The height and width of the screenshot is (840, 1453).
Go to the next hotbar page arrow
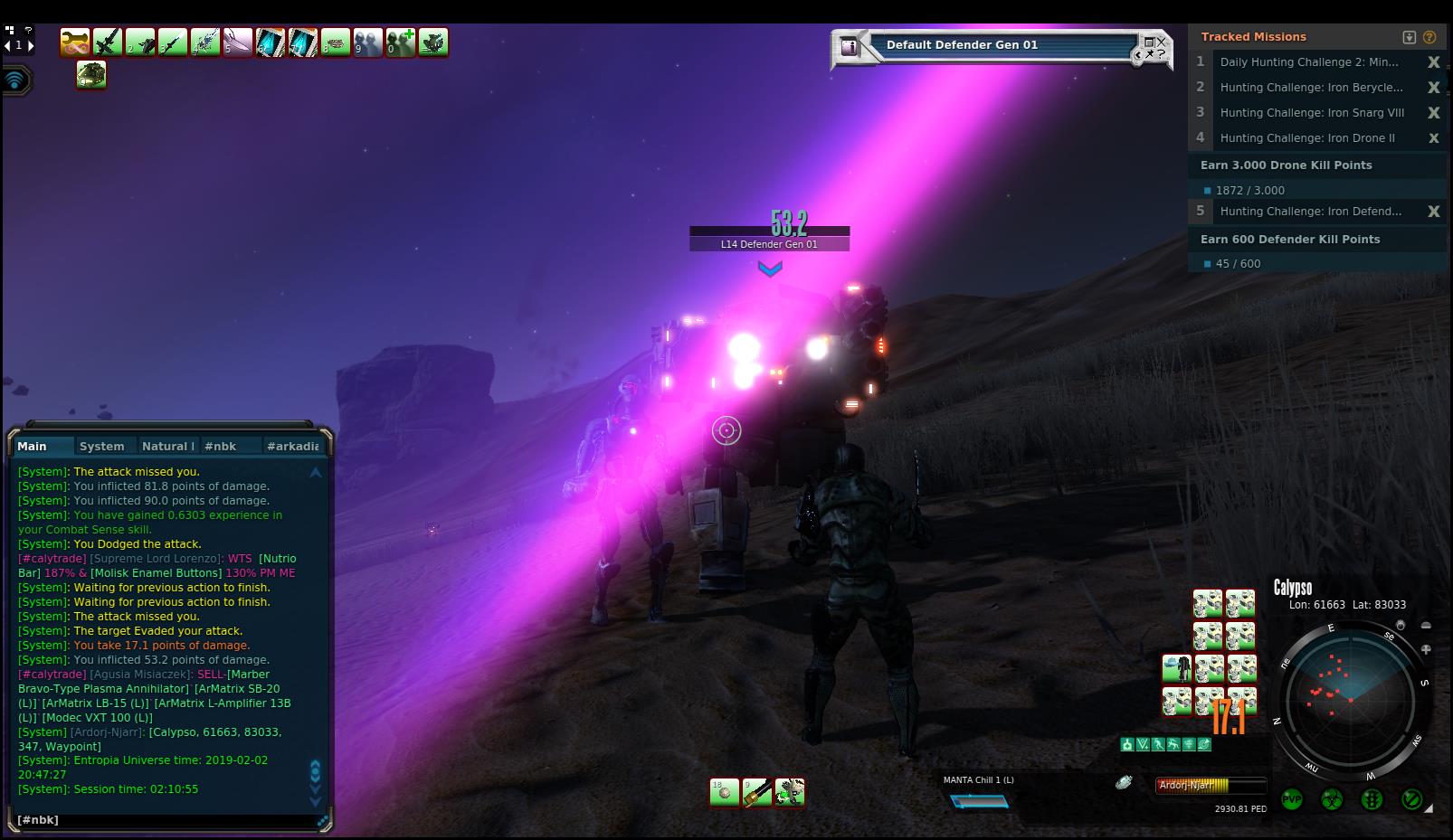pyautogui.click(x=31, y=45)
